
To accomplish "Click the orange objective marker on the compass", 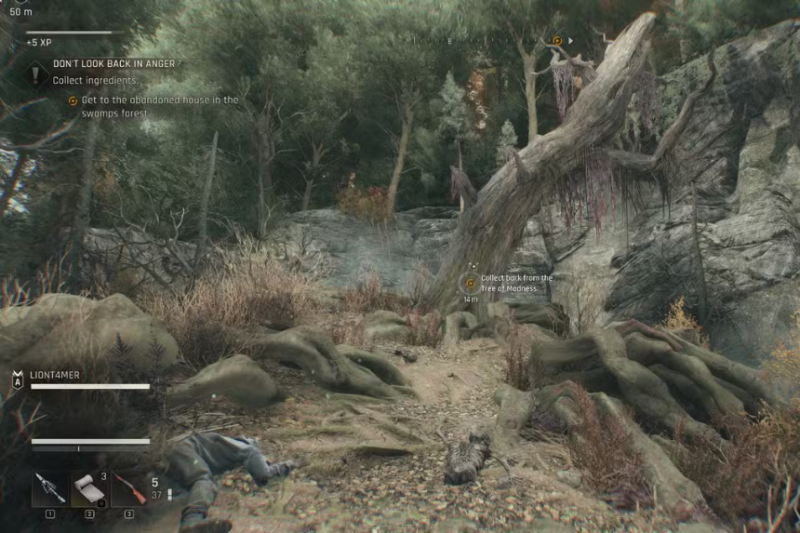I will tap(557, 41).
